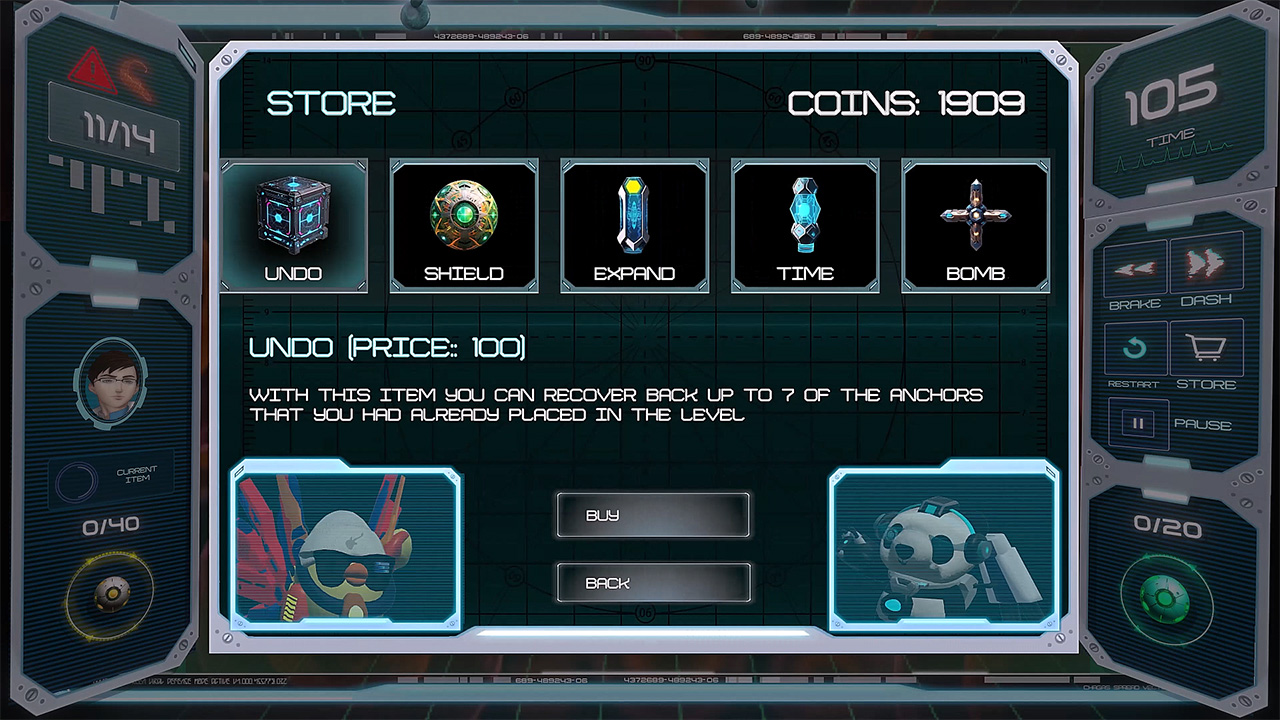Select the BOMB cross-shaped item
This screenshot has width=1280, height=720.
975,215
